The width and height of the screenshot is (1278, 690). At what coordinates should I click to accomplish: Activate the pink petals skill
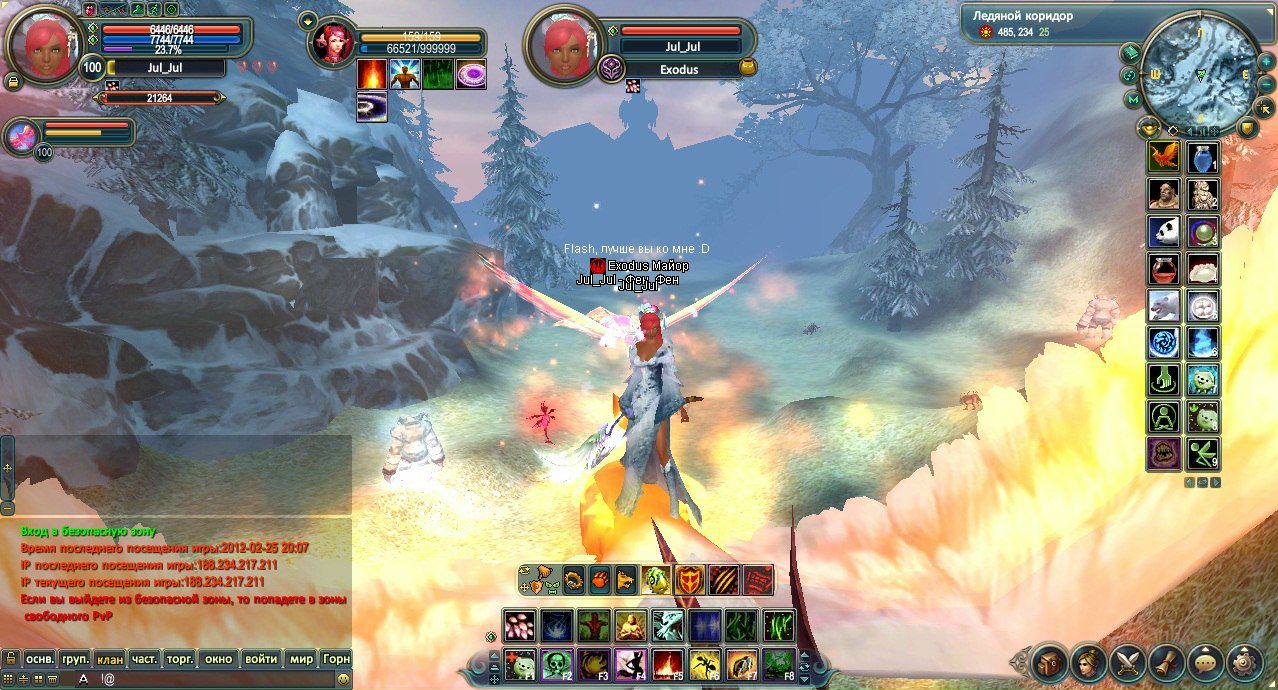click(519, 626)
